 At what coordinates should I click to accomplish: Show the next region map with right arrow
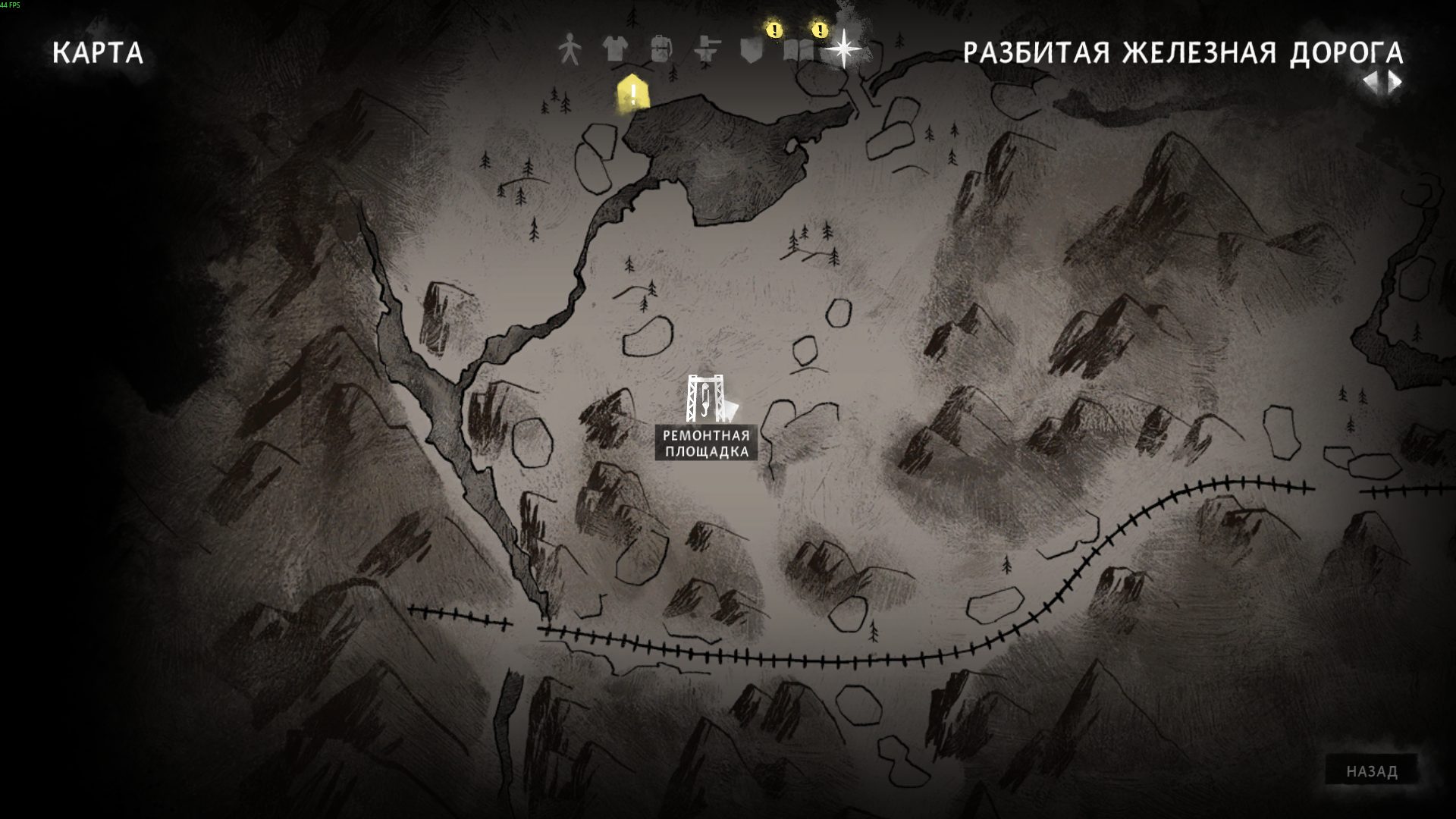(1395, 83)
